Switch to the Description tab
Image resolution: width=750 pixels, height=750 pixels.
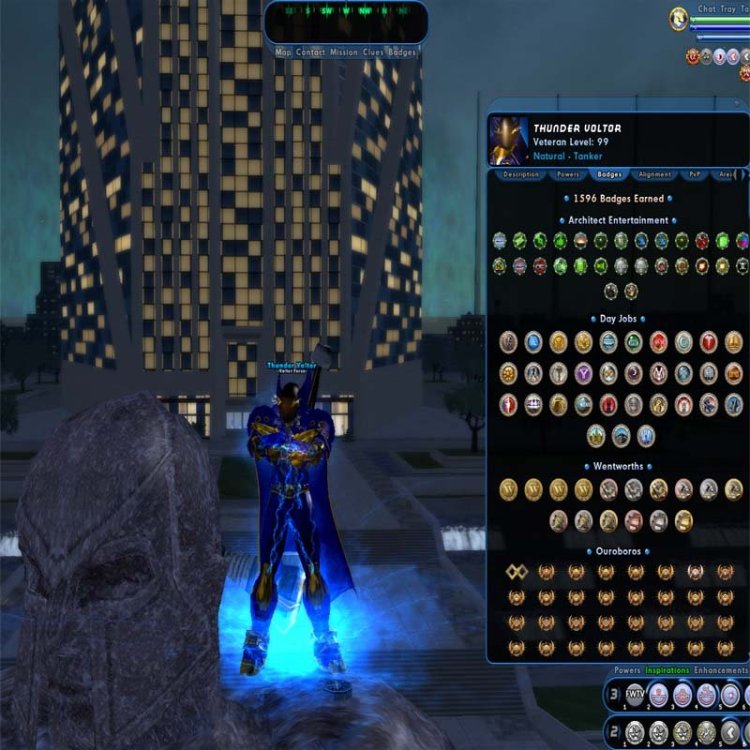(520, 174)
